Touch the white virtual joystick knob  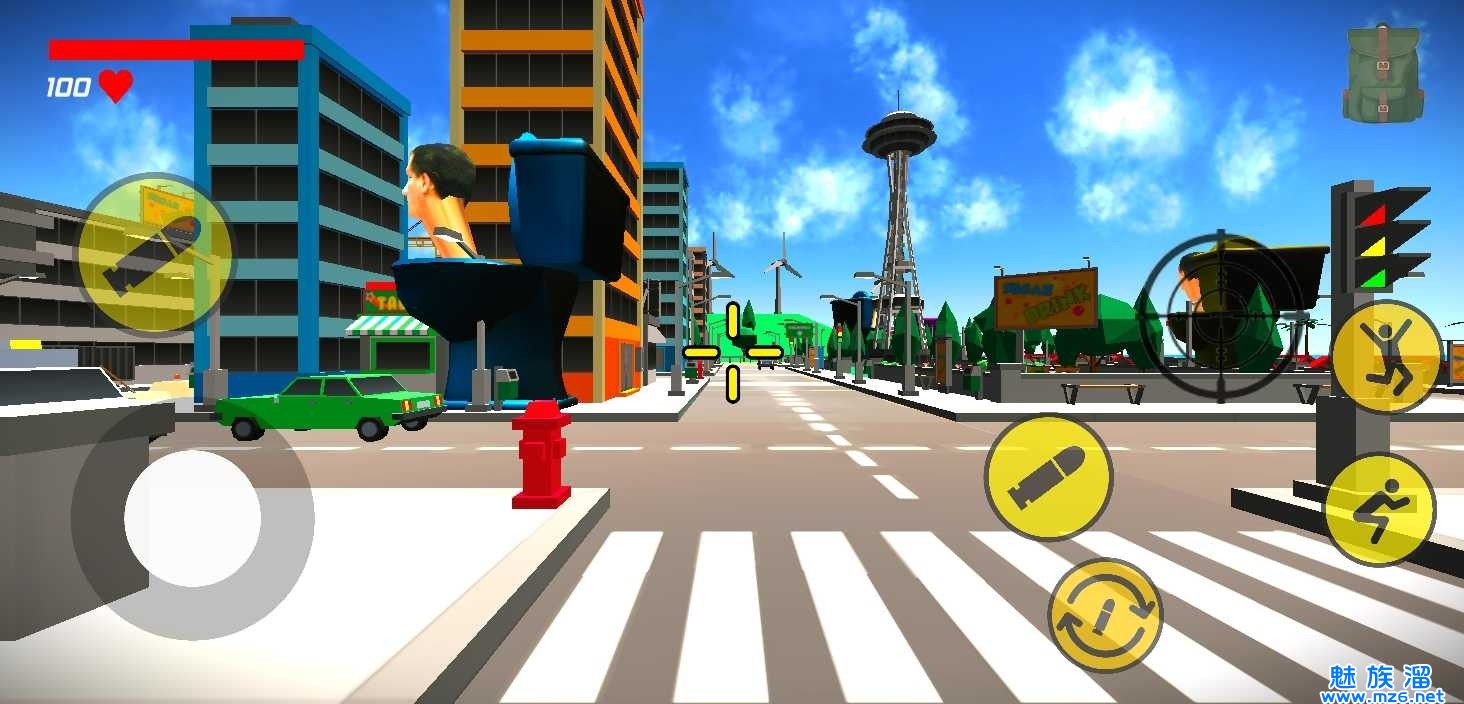click(192, 518)
